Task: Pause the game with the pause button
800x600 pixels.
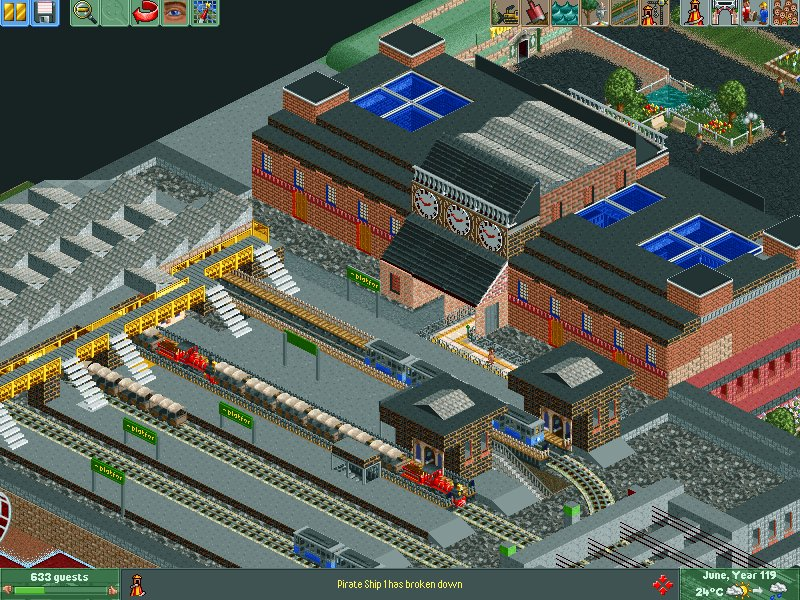Action: 15,13
